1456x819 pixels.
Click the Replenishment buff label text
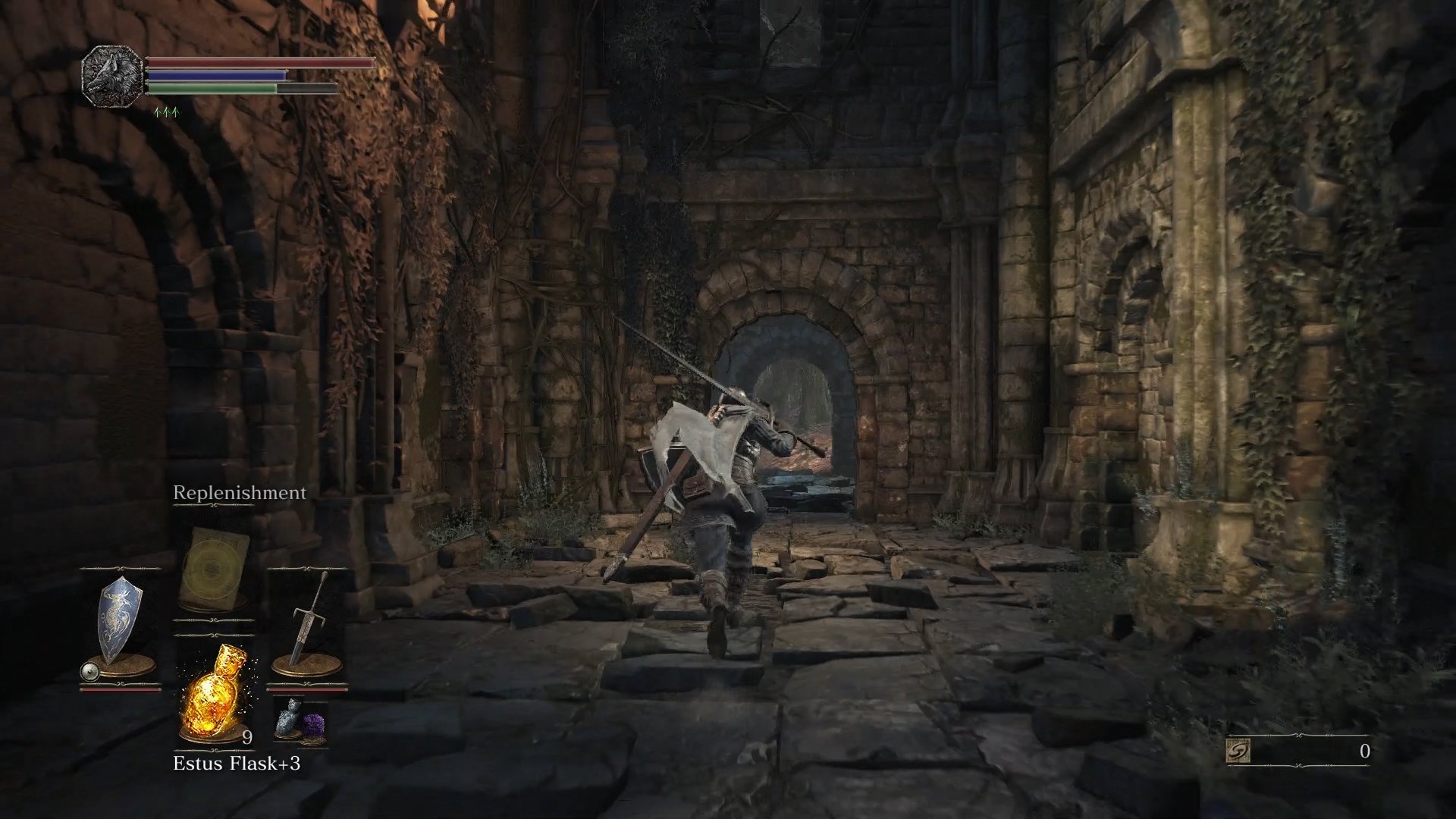coord(240,492)
